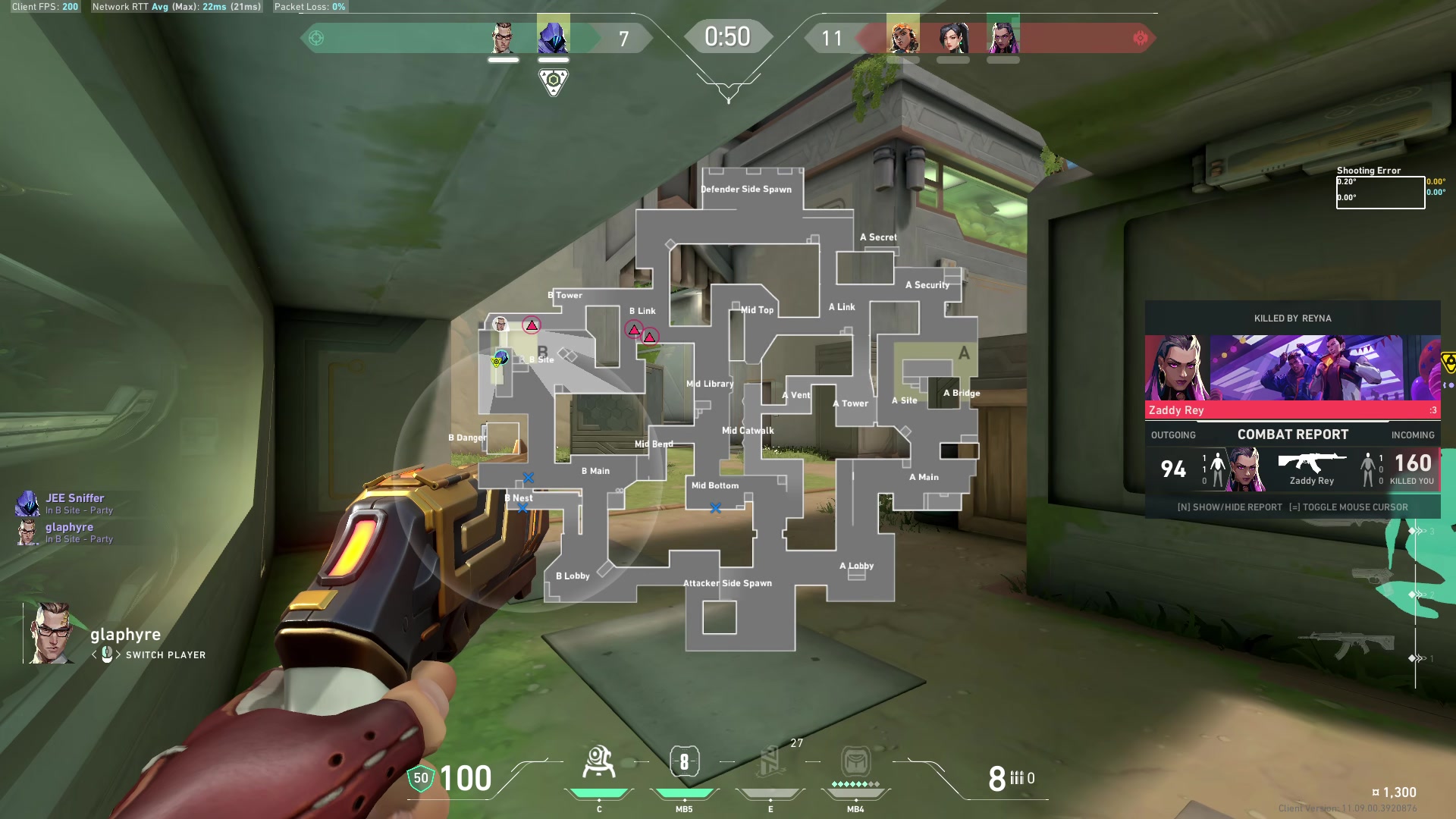Select the turret ability icon above C
Viewport: 1456px width, 819px height.
(x=600, y=762)
